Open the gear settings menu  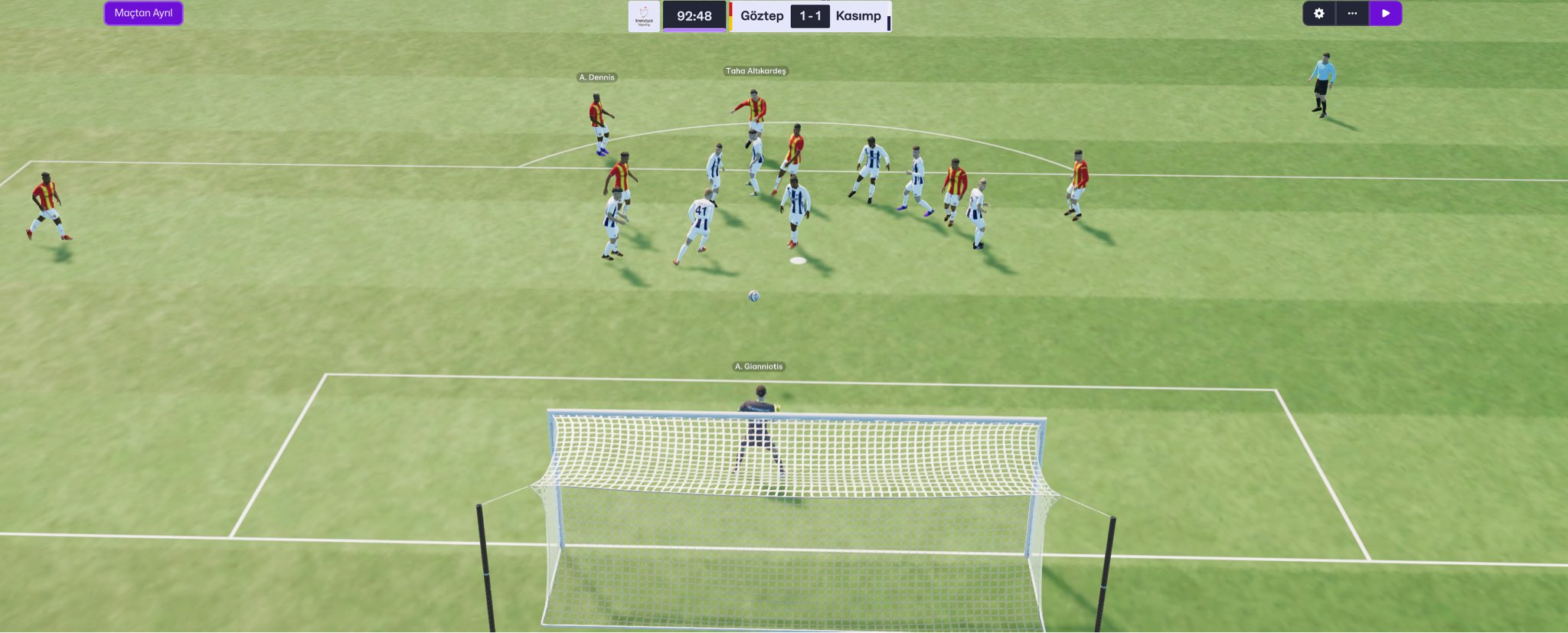click(x=1318, y=14)
